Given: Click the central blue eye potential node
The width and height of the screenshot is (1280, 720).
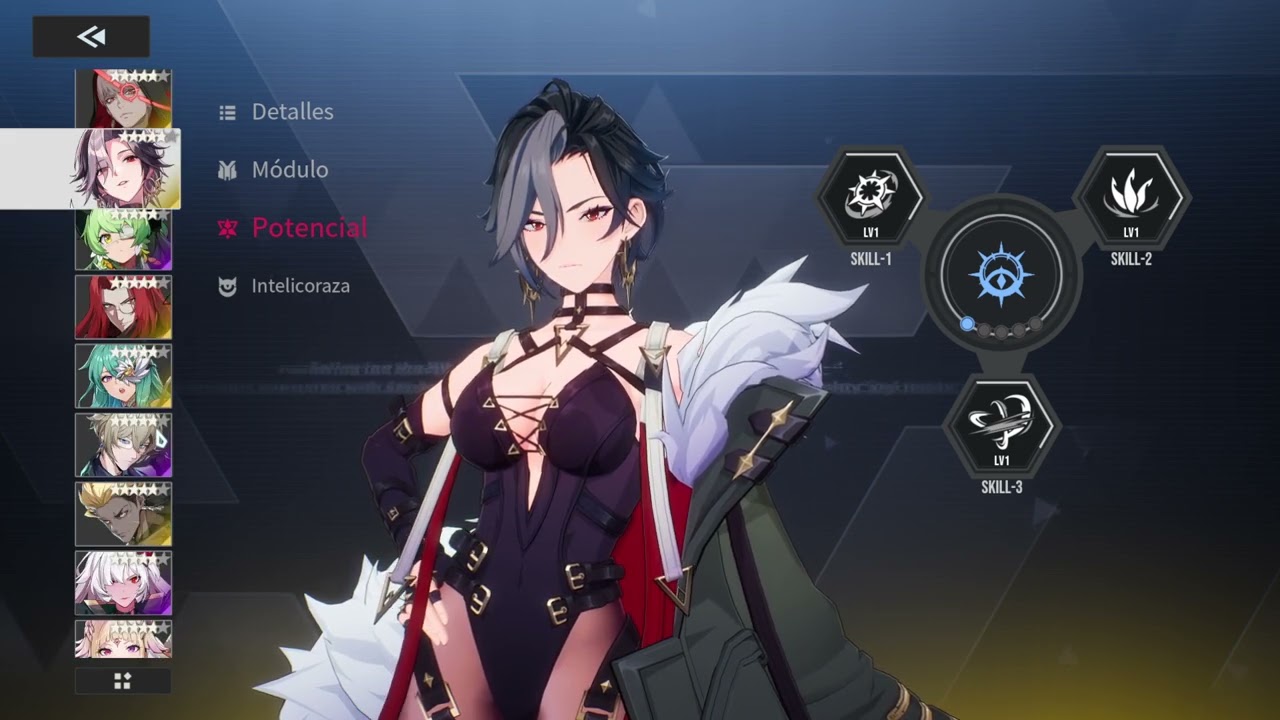Looking at the screenshot, I should (x=1001, y=274).
